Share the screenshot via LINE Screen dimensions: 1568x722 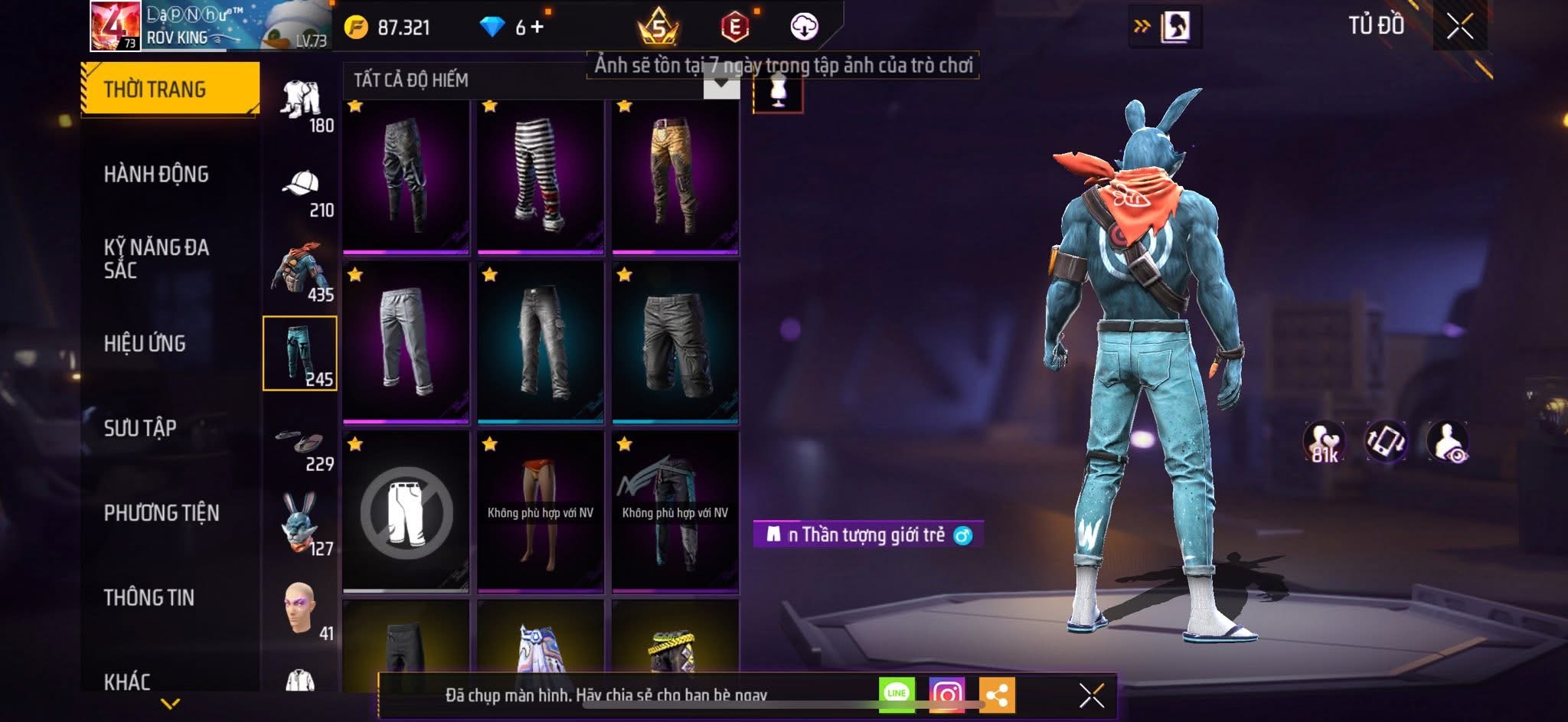pos(897,694)
